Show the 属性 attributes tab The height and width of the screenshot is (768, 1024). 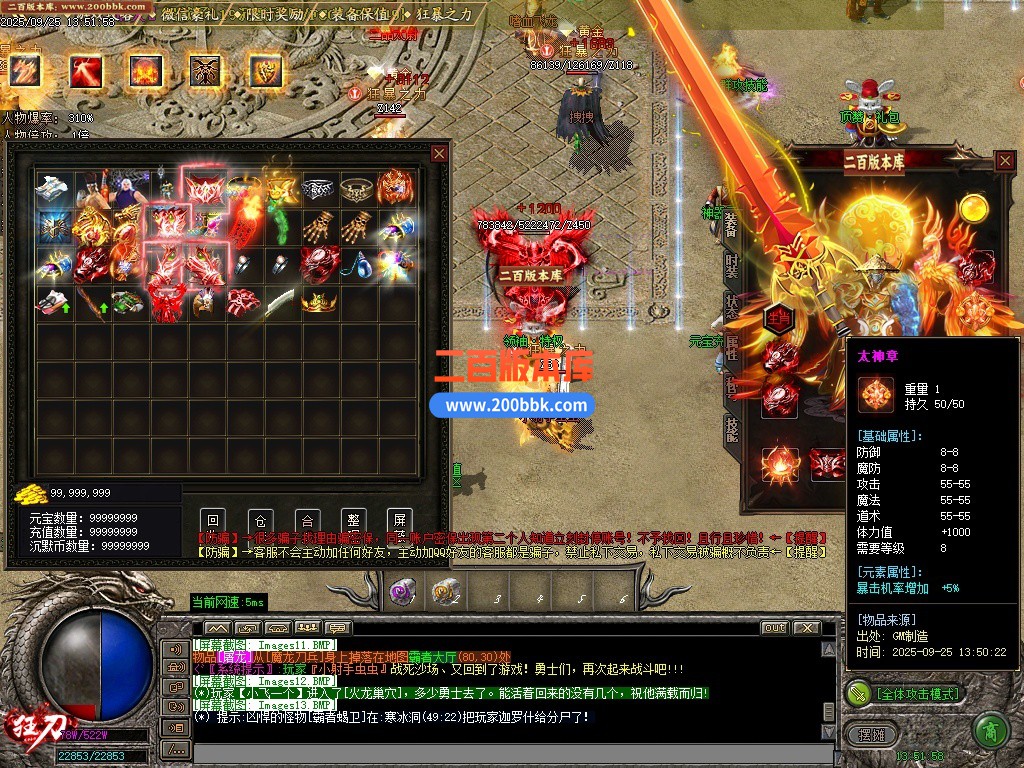[731, 348]
